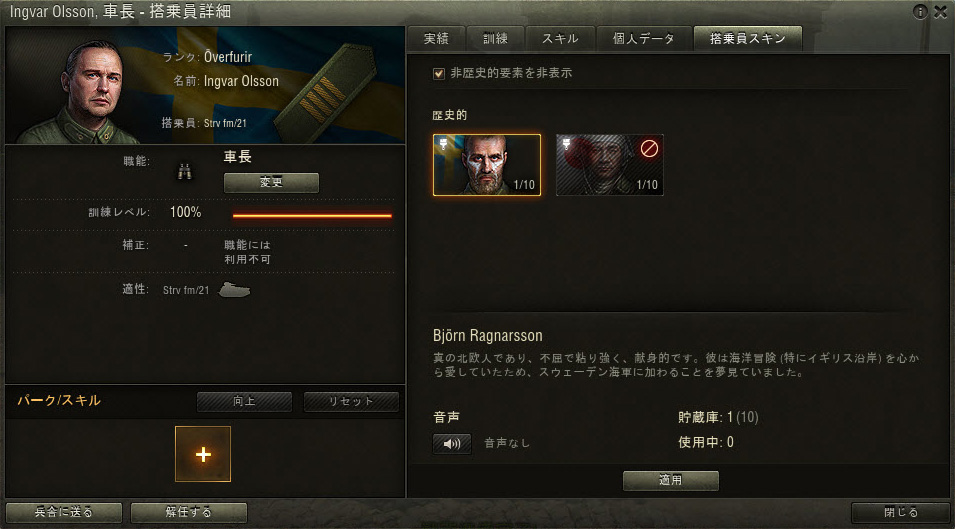The height and width of the screenshot is (529, 955).
Task: Dismiss the crew member with 解任する
Action: point(188,513)
